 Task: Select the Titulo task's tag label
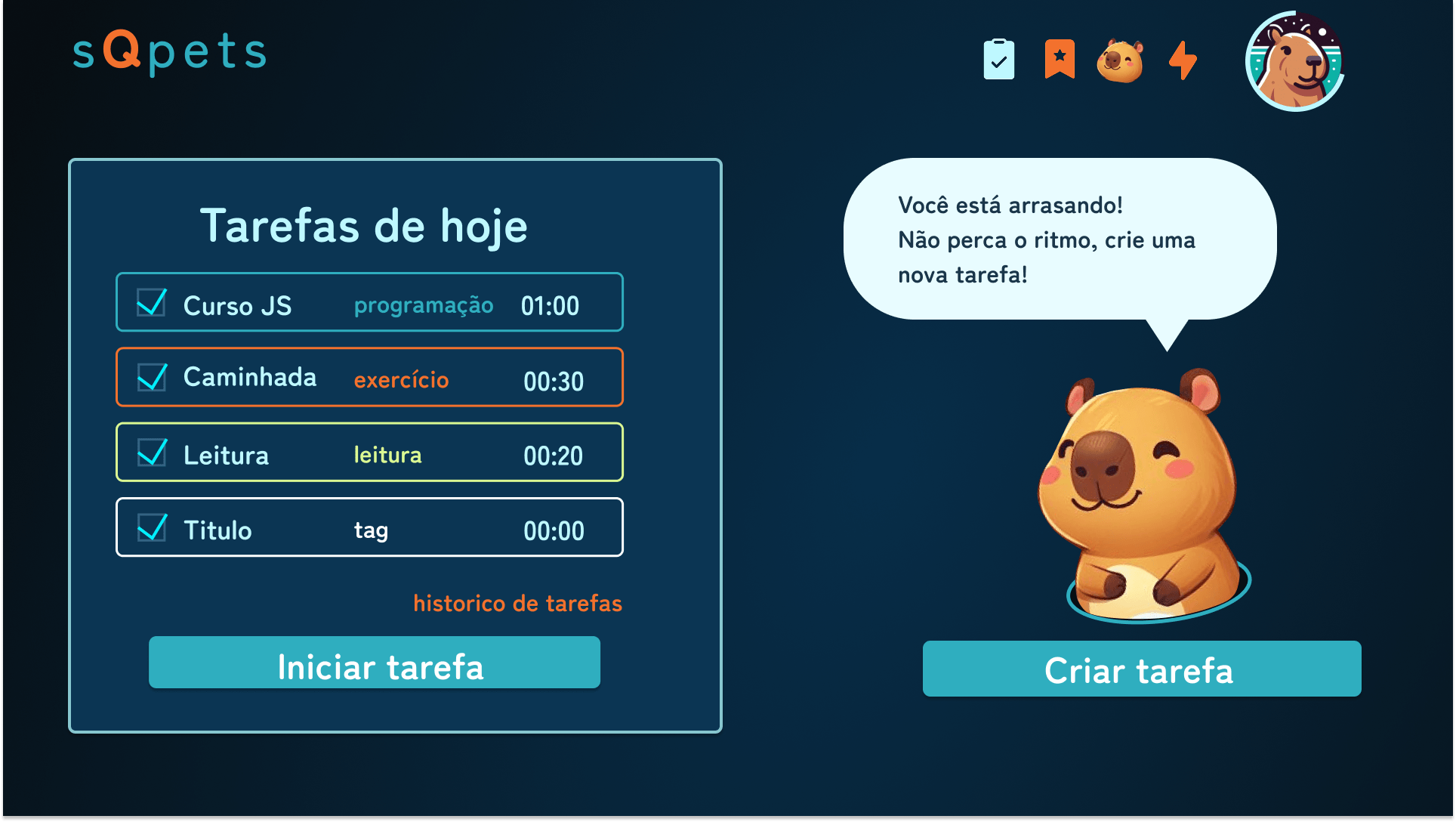click(371, 530)
